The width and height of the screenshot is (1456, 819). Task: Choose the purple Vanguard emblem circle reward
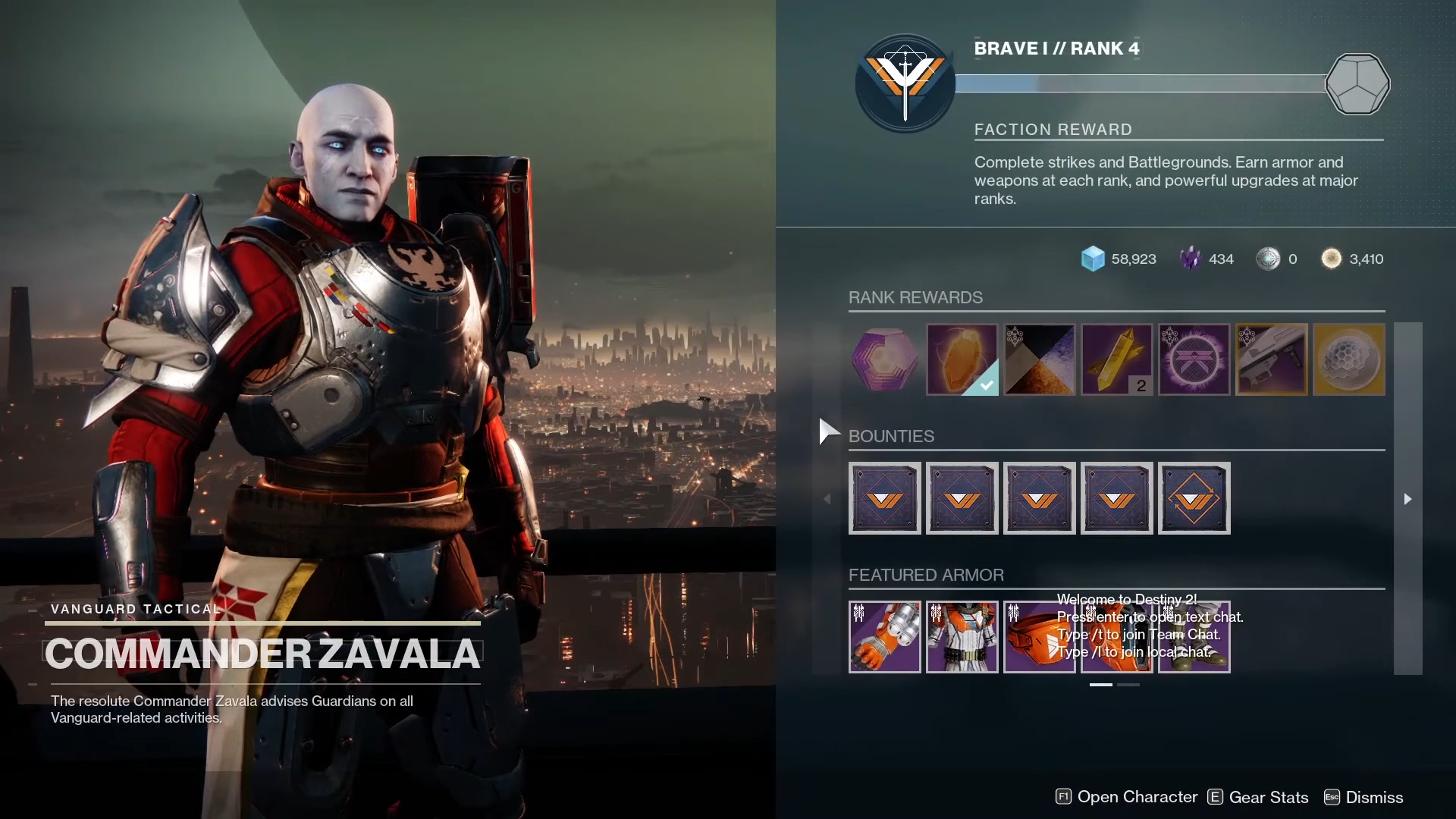click(x=1194, y=359)
